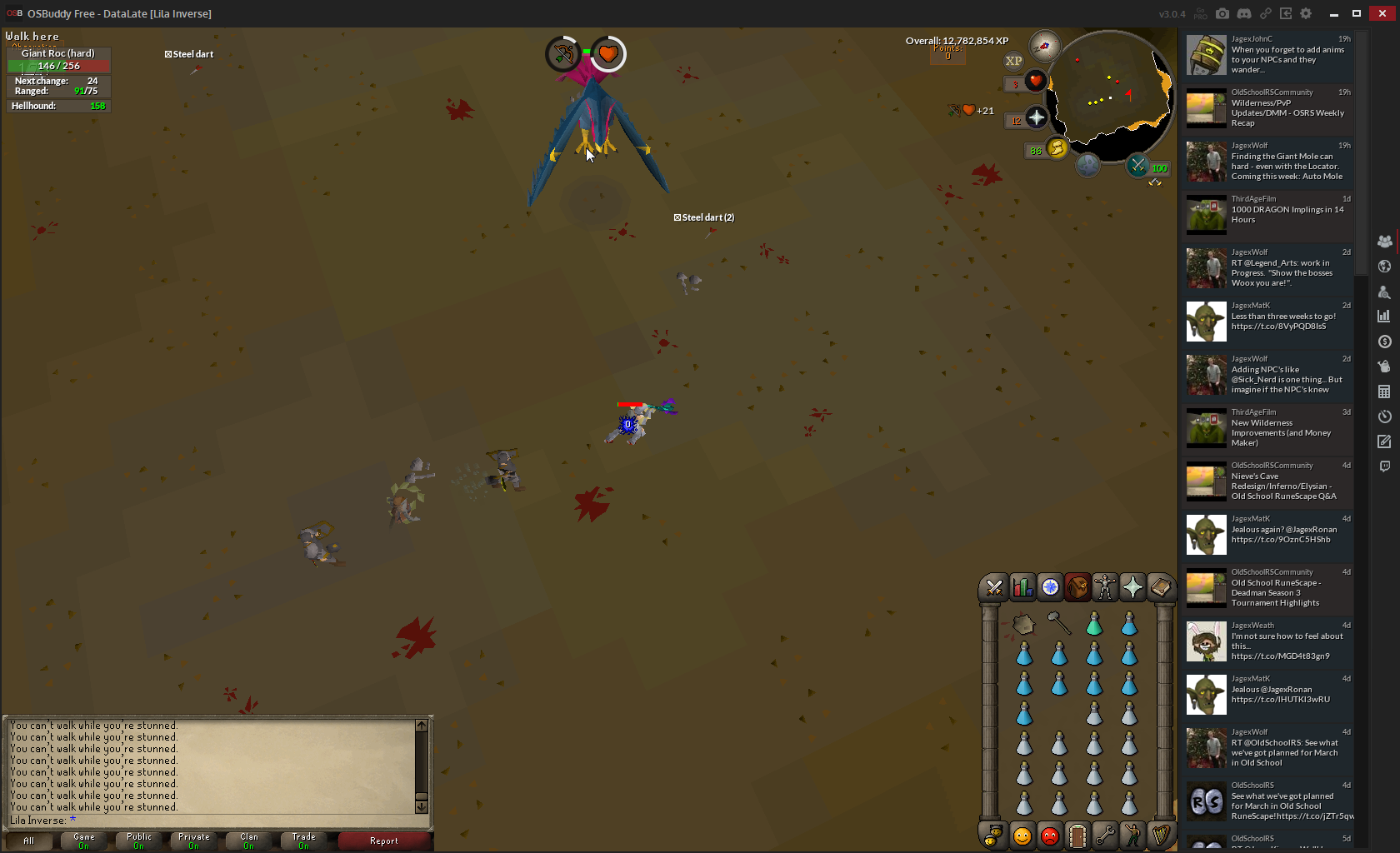Activate the special attack orb

pos(1137,166)
